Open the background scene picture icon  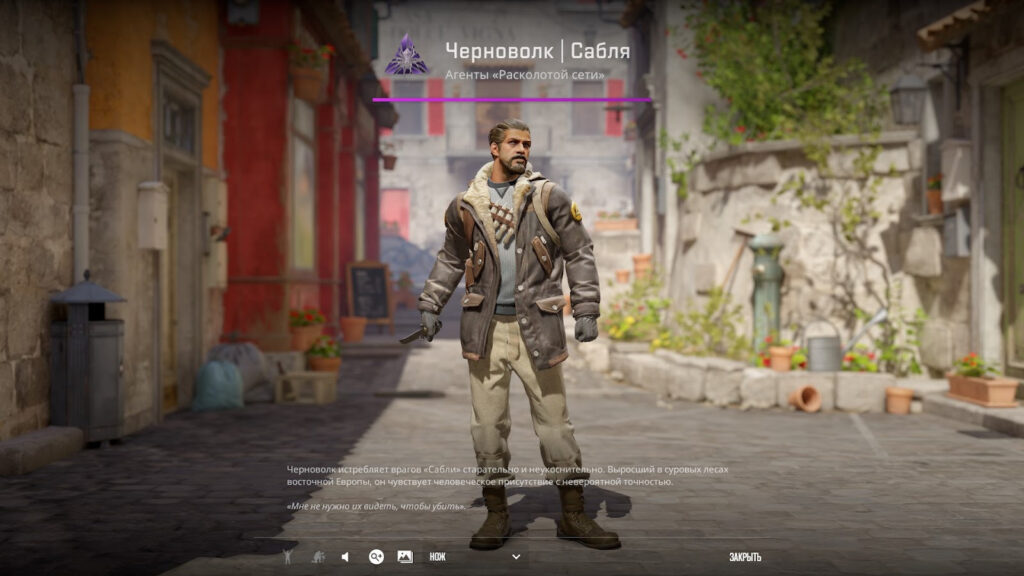coord(405,557)
